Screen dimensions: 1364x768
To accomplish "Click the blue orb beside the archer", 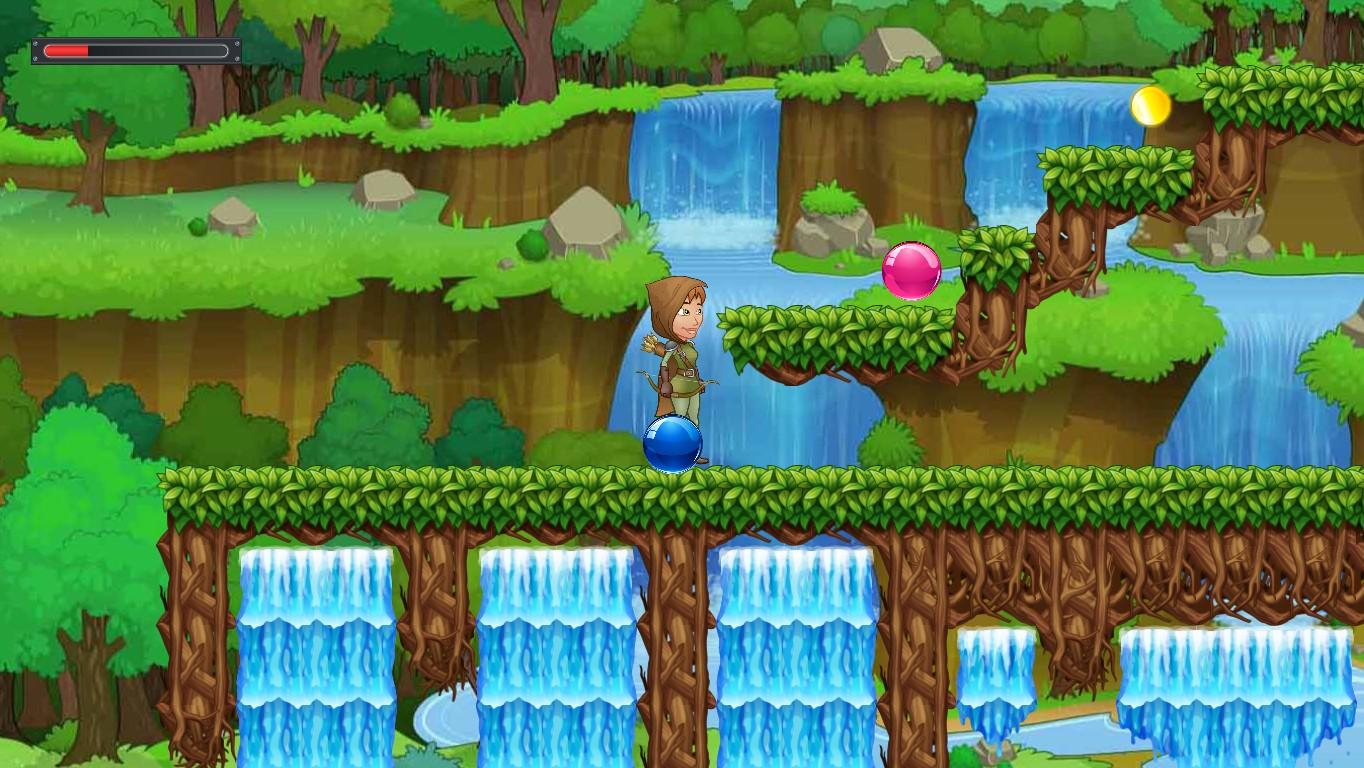I will coord(674,444).
